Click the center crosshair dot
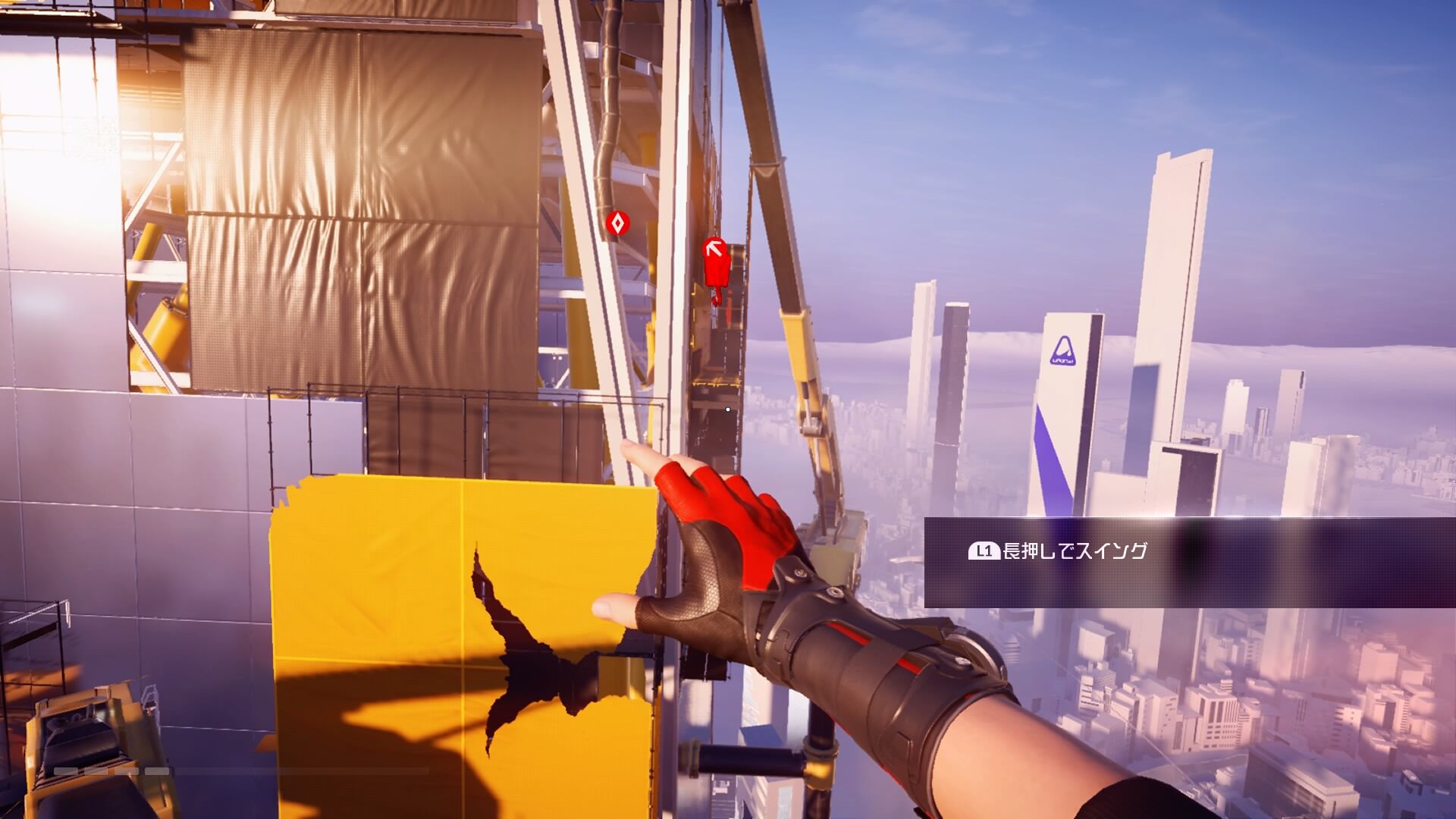Image resolution: width=1456 pixels, height=819 pixels. 726,408
